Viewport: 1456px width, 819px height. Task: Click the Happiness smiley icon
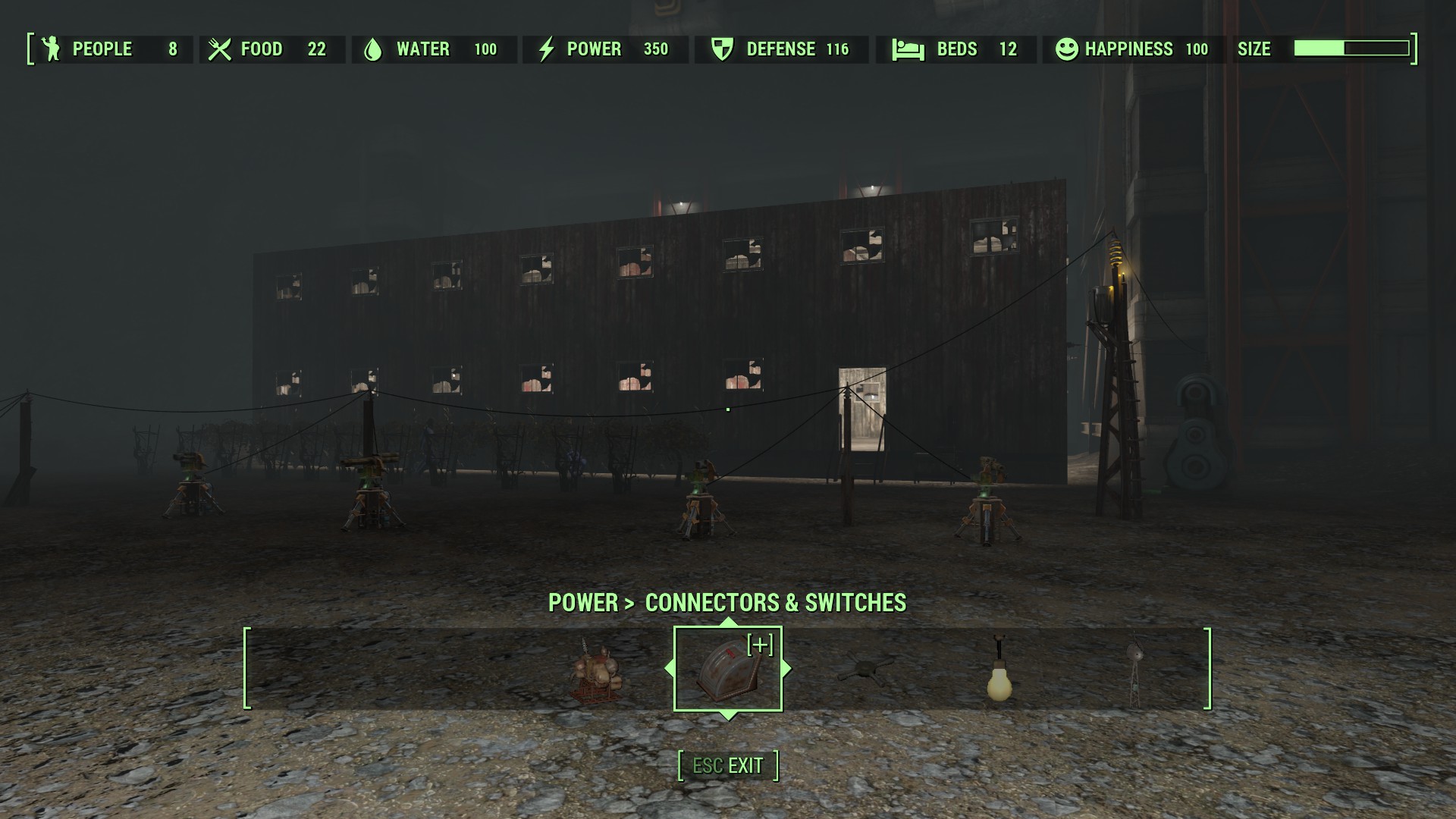tap(1068, 49)
